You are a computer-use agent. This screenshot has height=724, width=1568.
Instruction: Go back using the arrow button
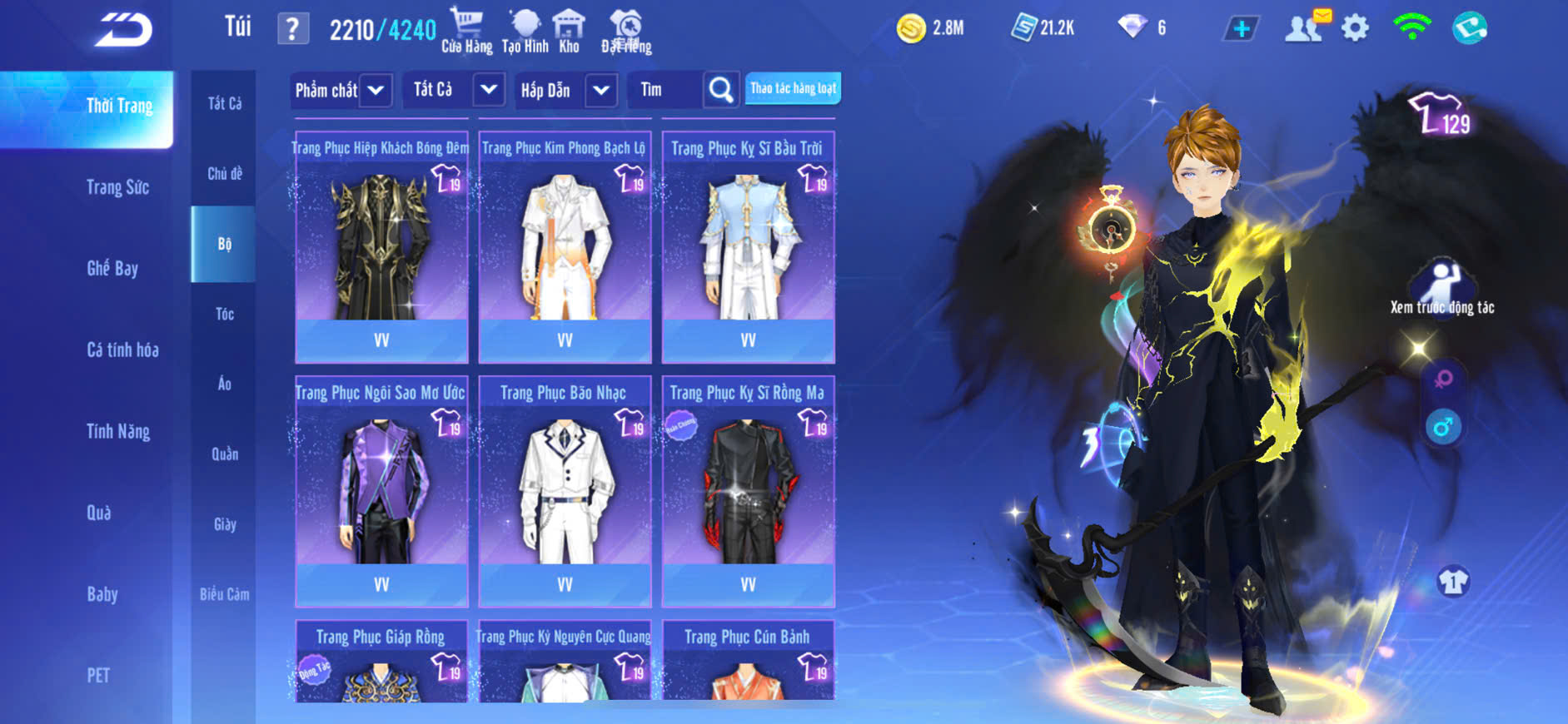click(123, 30)
